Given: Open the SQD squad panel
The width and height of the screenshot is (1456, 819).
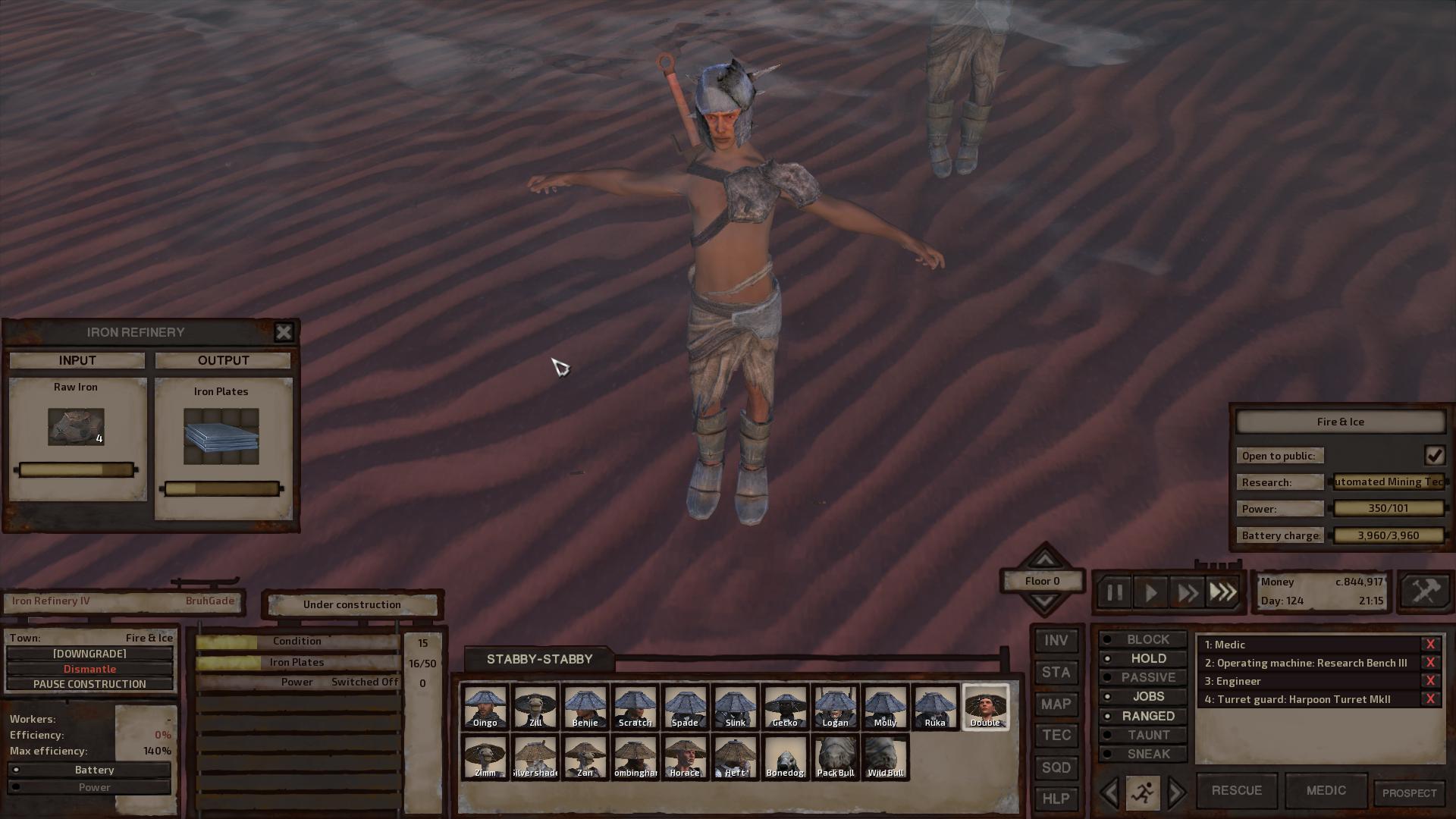Looking at the screenshot, I should [x=1056, y=767].
